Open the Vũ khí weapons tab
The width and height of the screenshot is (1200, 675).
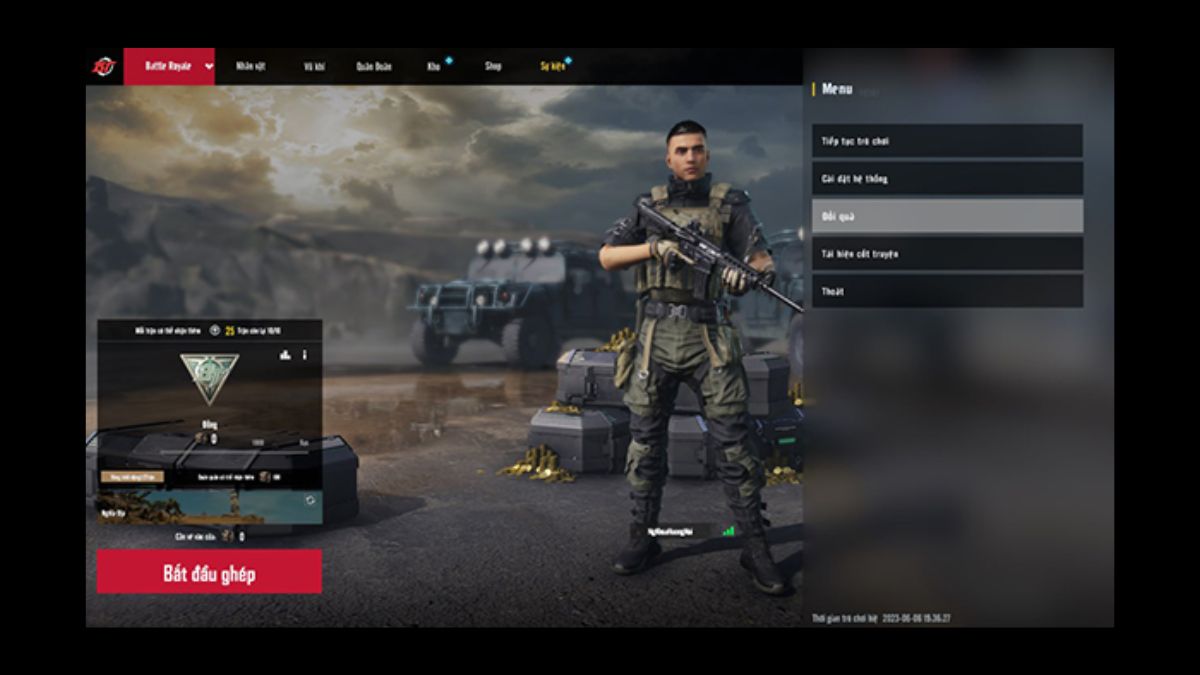(x=315, y=66)
